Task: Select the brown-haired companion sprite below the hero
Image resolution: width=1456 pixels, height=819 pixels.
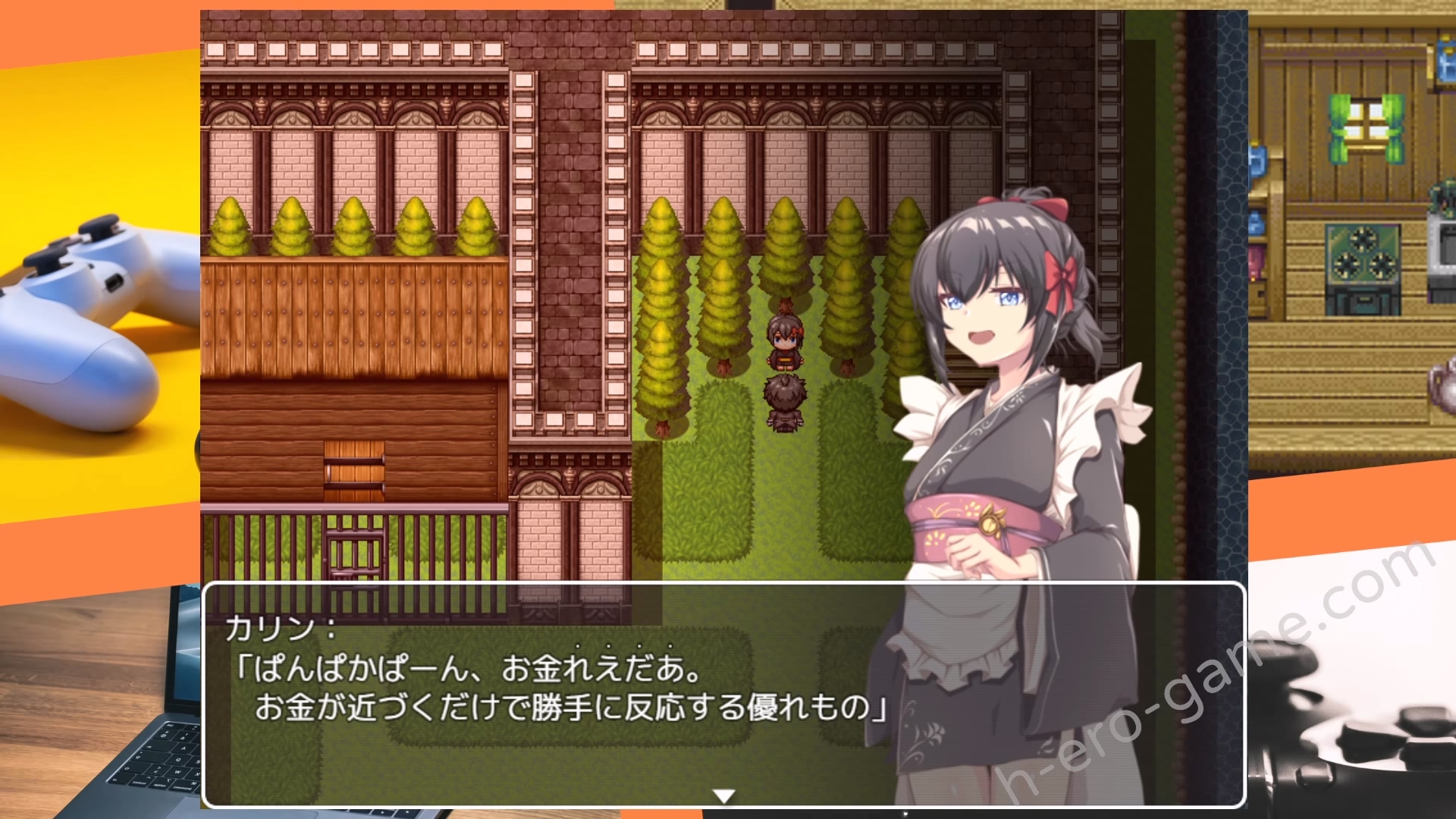Action: [786, 402]
